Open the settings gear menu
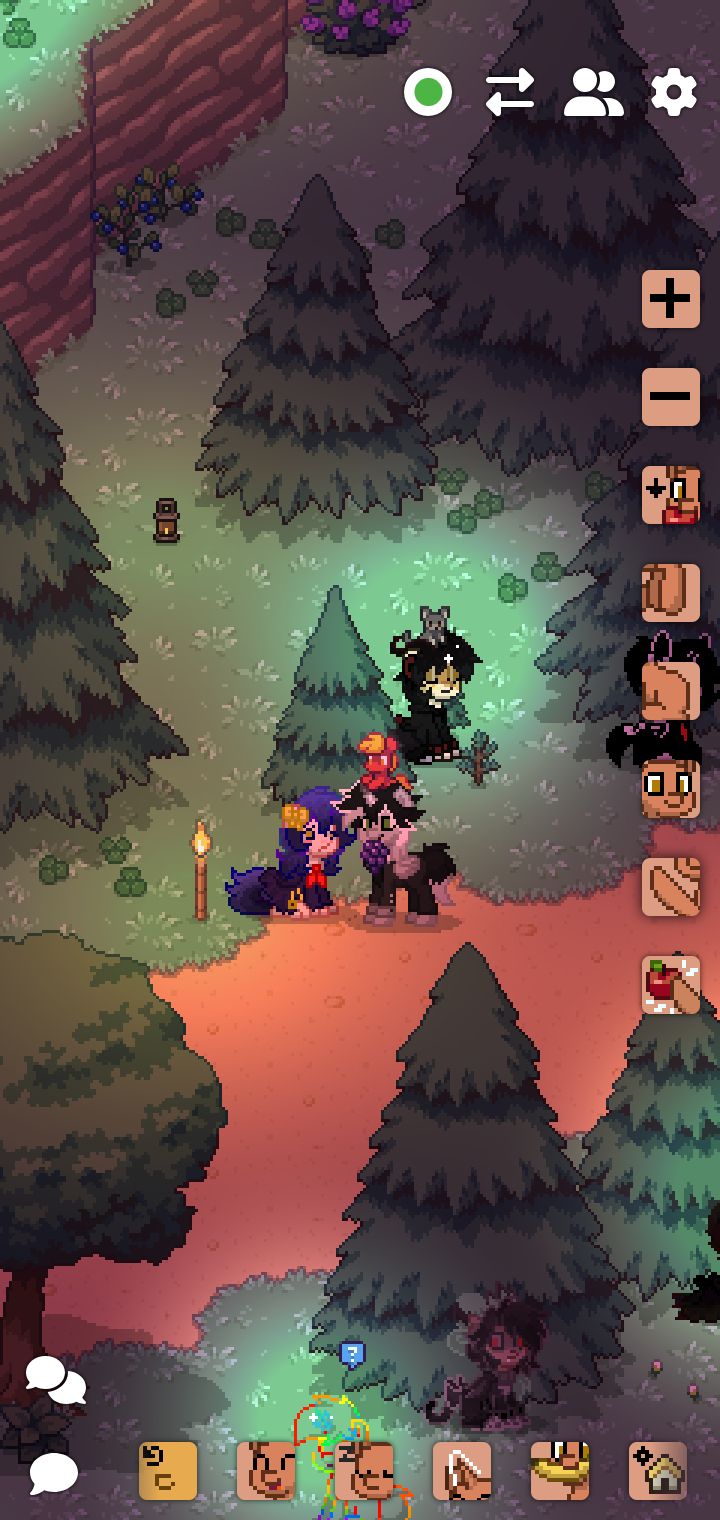The width and height of the screenshot is (720, 1520). tap(674, 93)
